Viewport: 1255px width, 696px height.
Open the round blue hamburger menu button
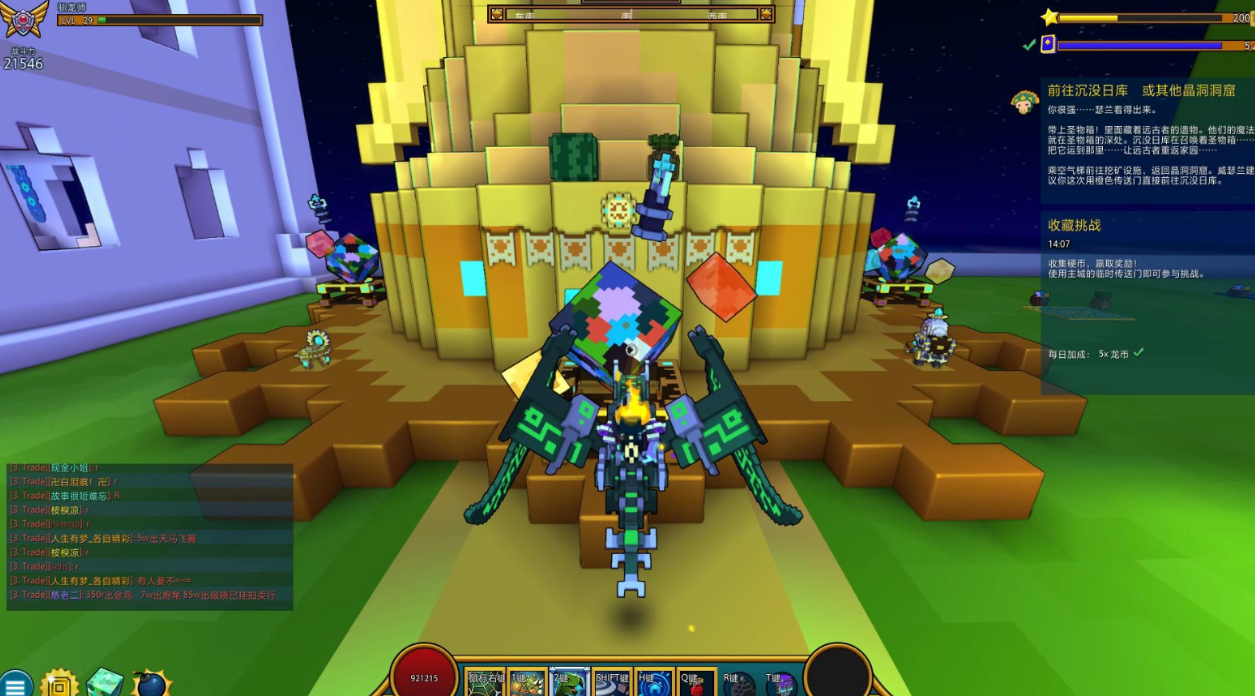[x=15, y=685]
